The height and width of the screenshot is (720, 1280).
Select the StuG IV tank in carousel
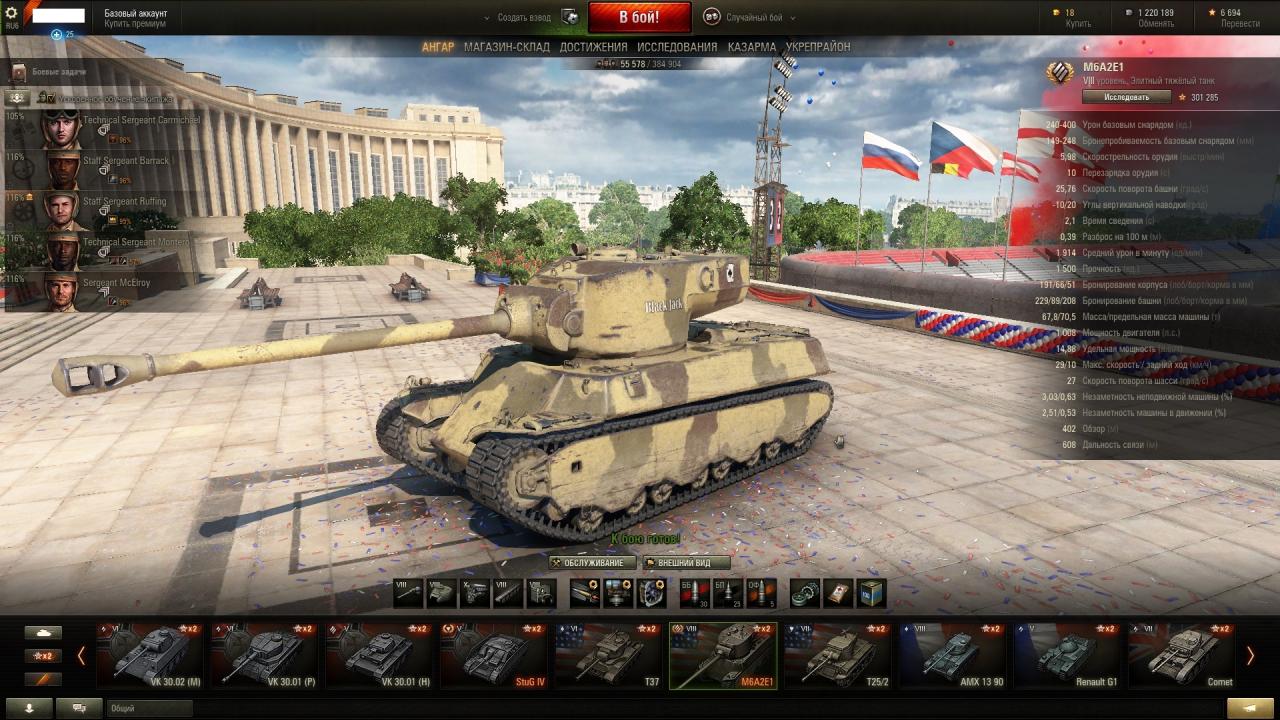point(494,656)
